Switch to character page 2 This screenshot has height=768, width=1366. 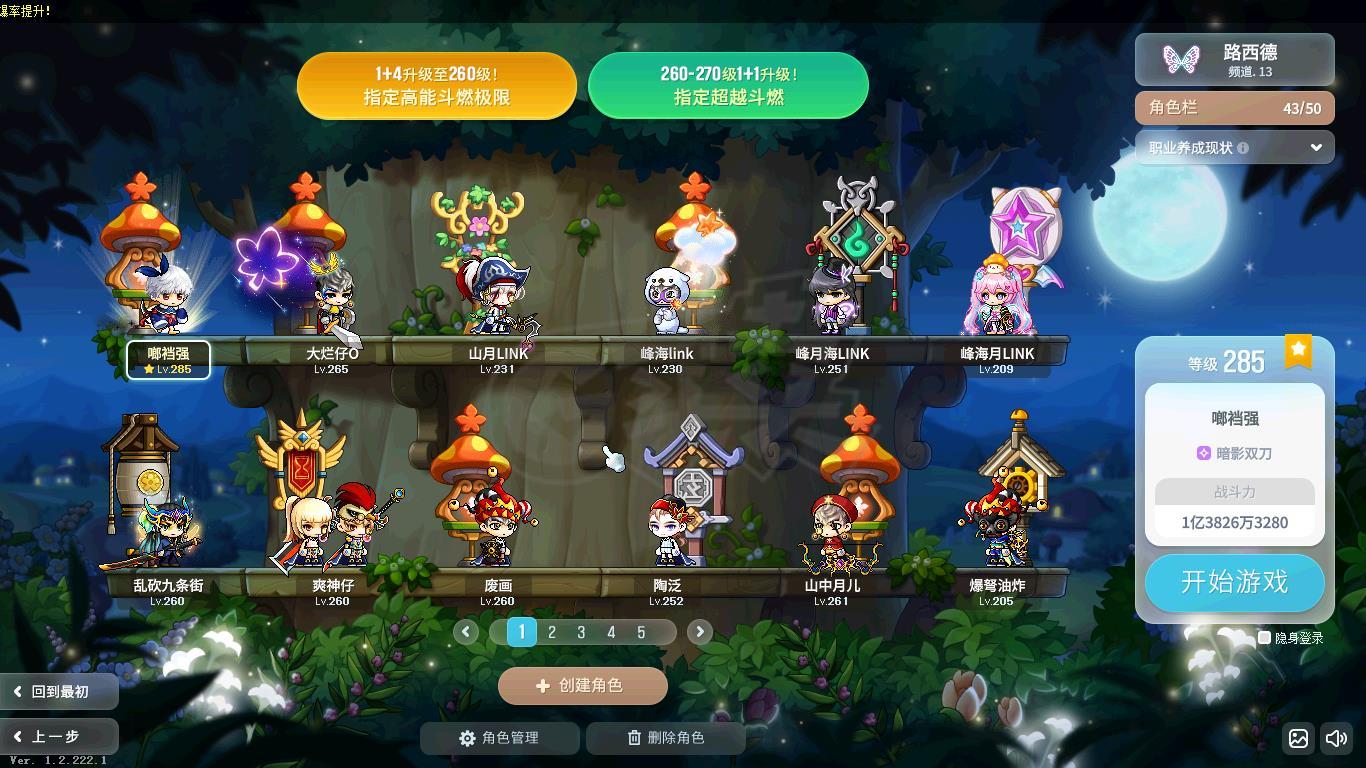(551, 632)
